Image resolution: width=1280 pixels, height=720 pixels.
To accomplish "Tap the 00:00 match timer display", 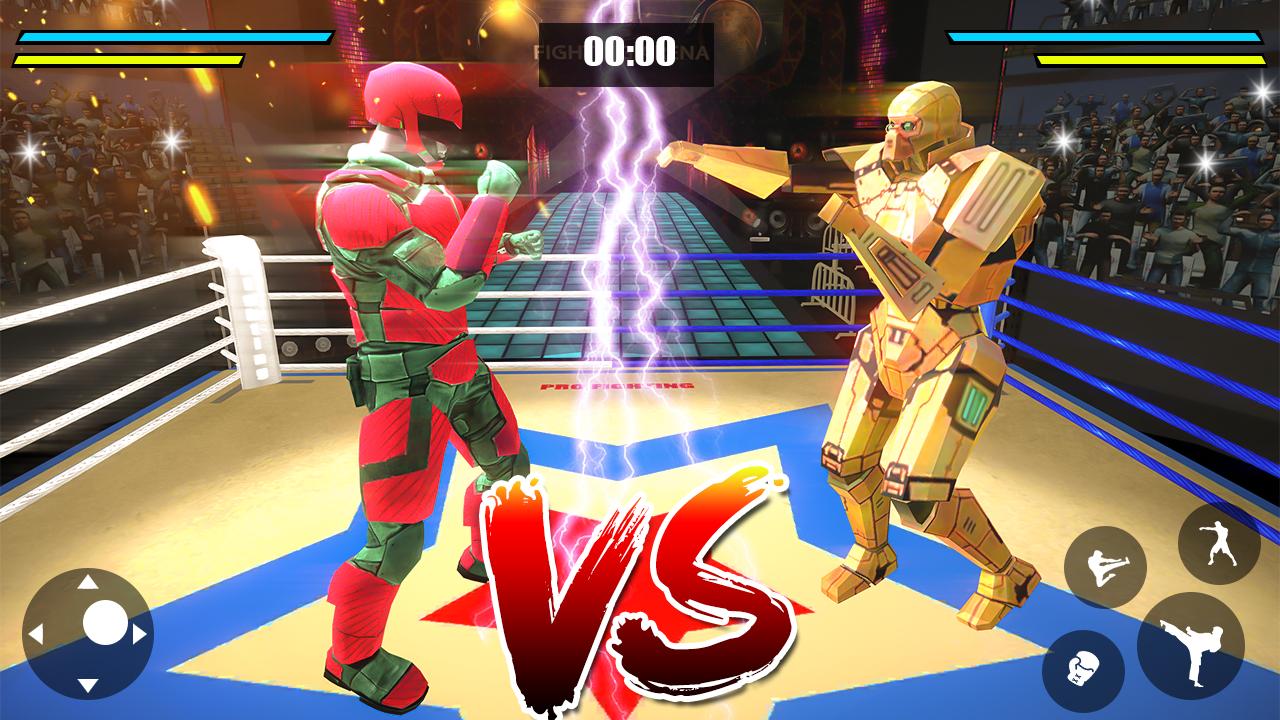I will click(629, 52).
